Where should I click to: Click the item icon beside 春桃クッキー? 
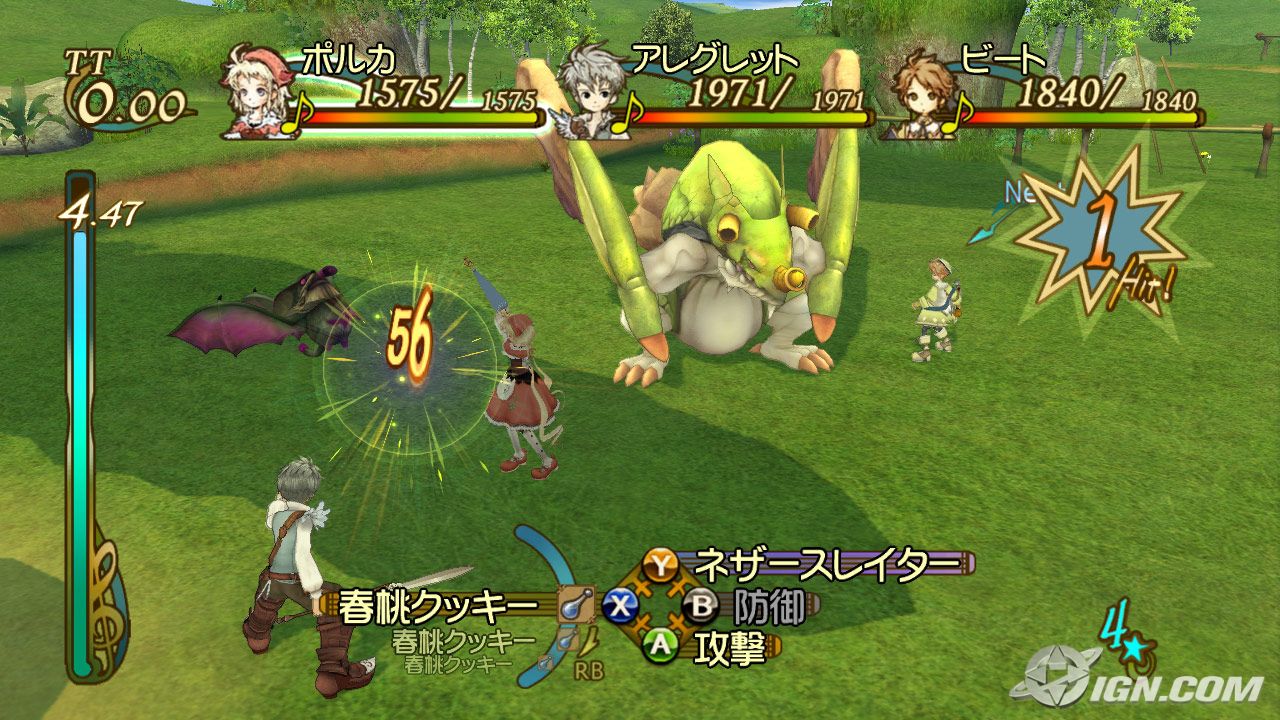[576, 605]
